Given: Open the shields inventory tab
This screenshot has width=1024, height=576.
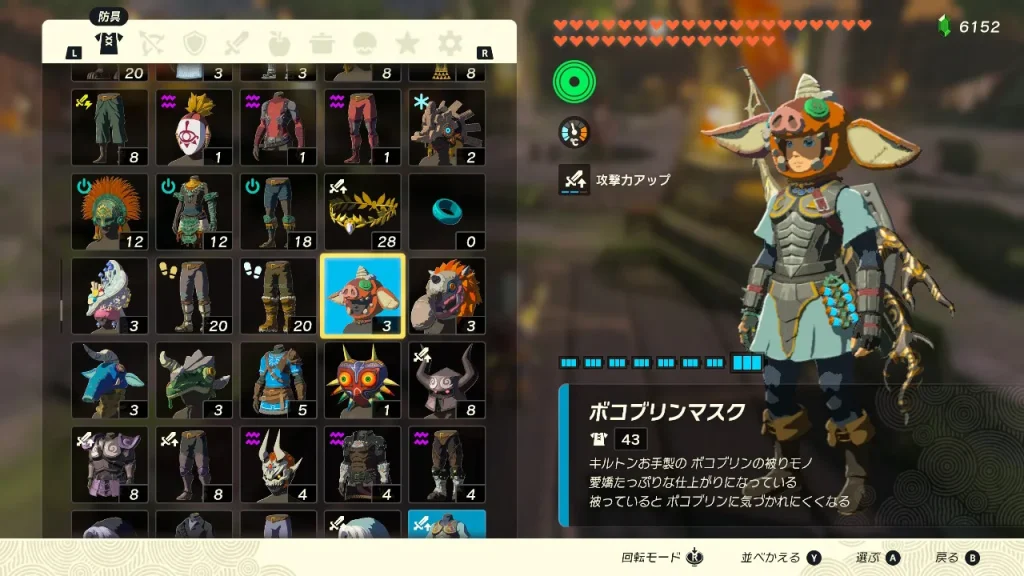Looking at the screenshot, I should point(195,43).
